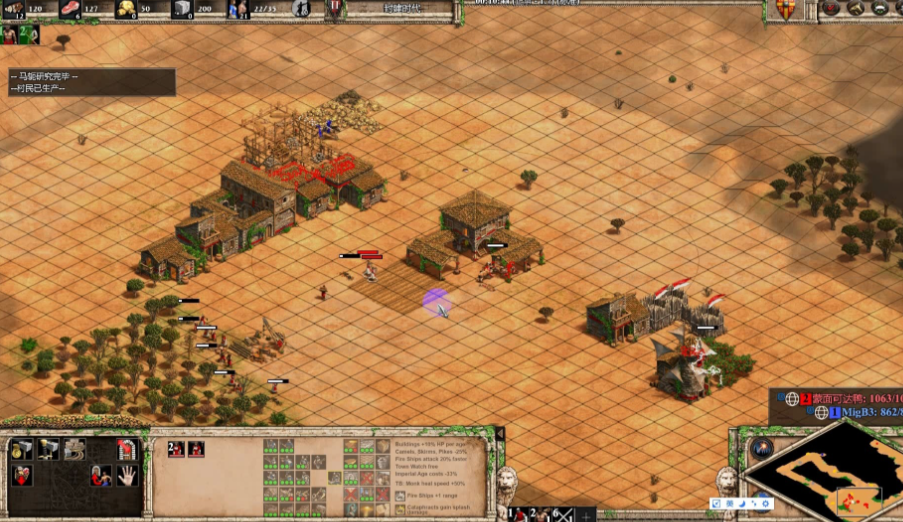Collapse the panel with the left arrow
The height and width of the screenshot is (522, 903).
500,433
